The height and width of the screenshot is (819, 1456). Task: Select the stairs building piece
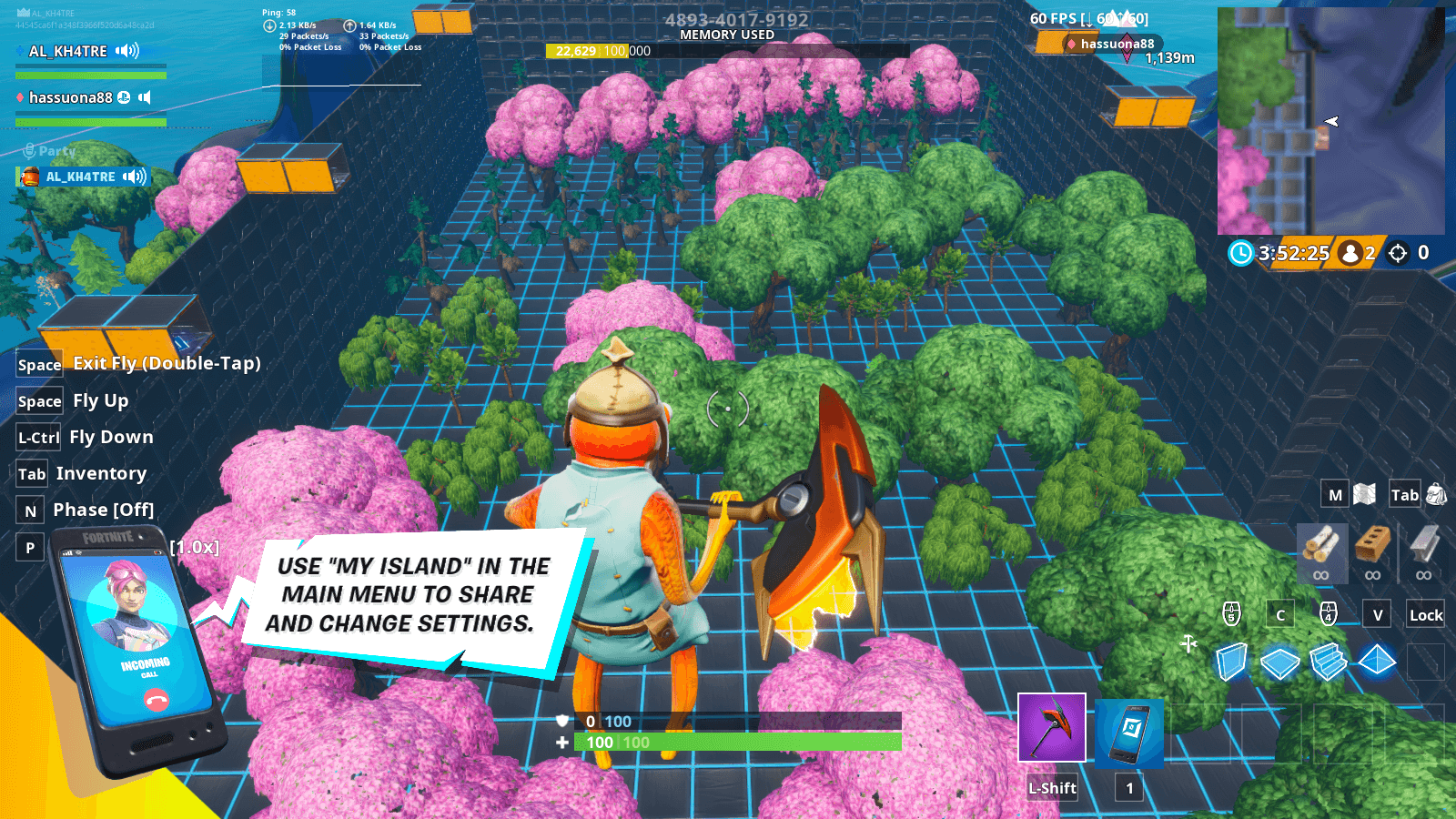[x=1329, y=662]
